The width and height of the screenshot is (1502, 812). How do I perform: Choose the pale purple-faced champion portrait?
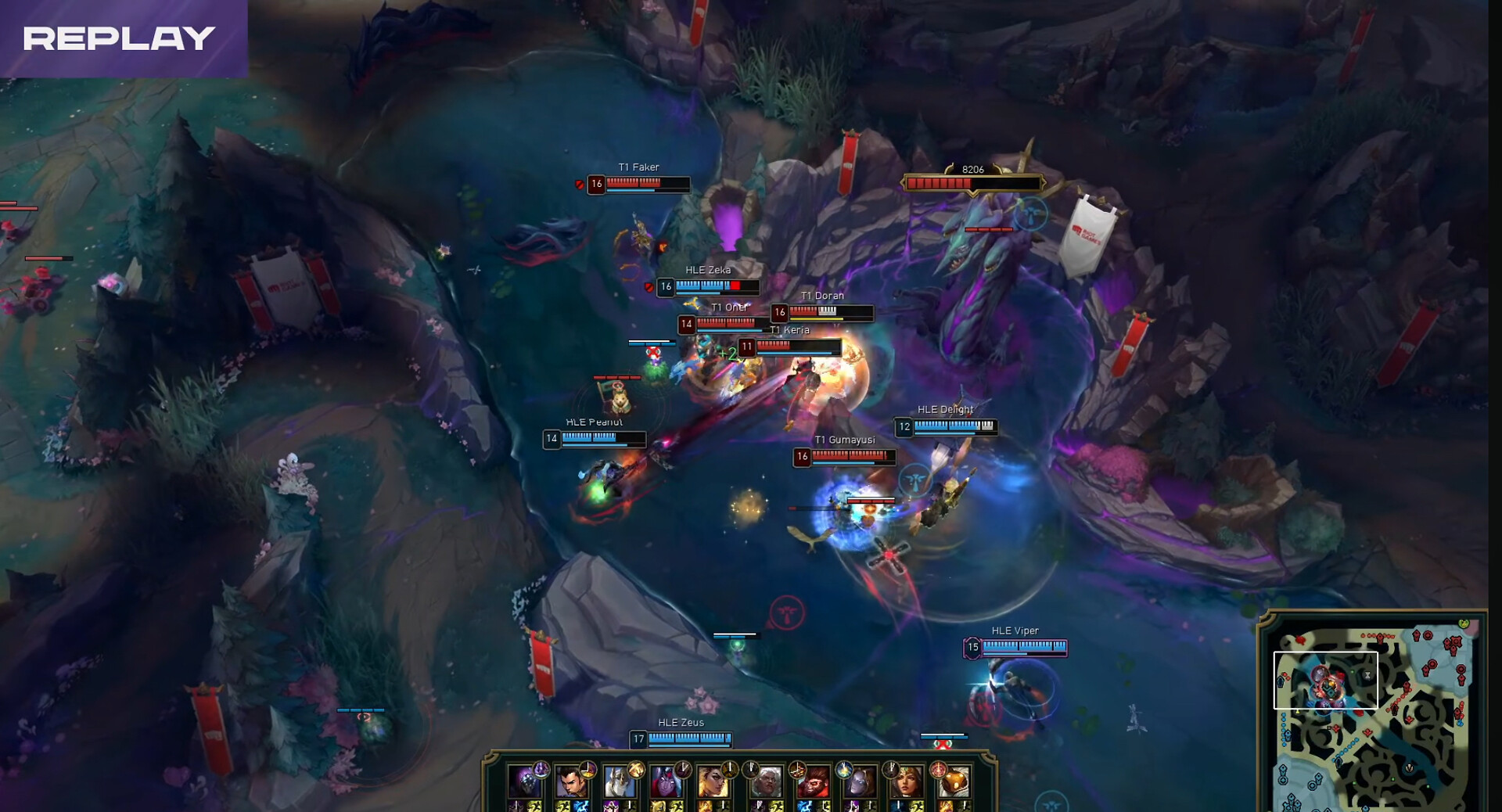(860, 781)
